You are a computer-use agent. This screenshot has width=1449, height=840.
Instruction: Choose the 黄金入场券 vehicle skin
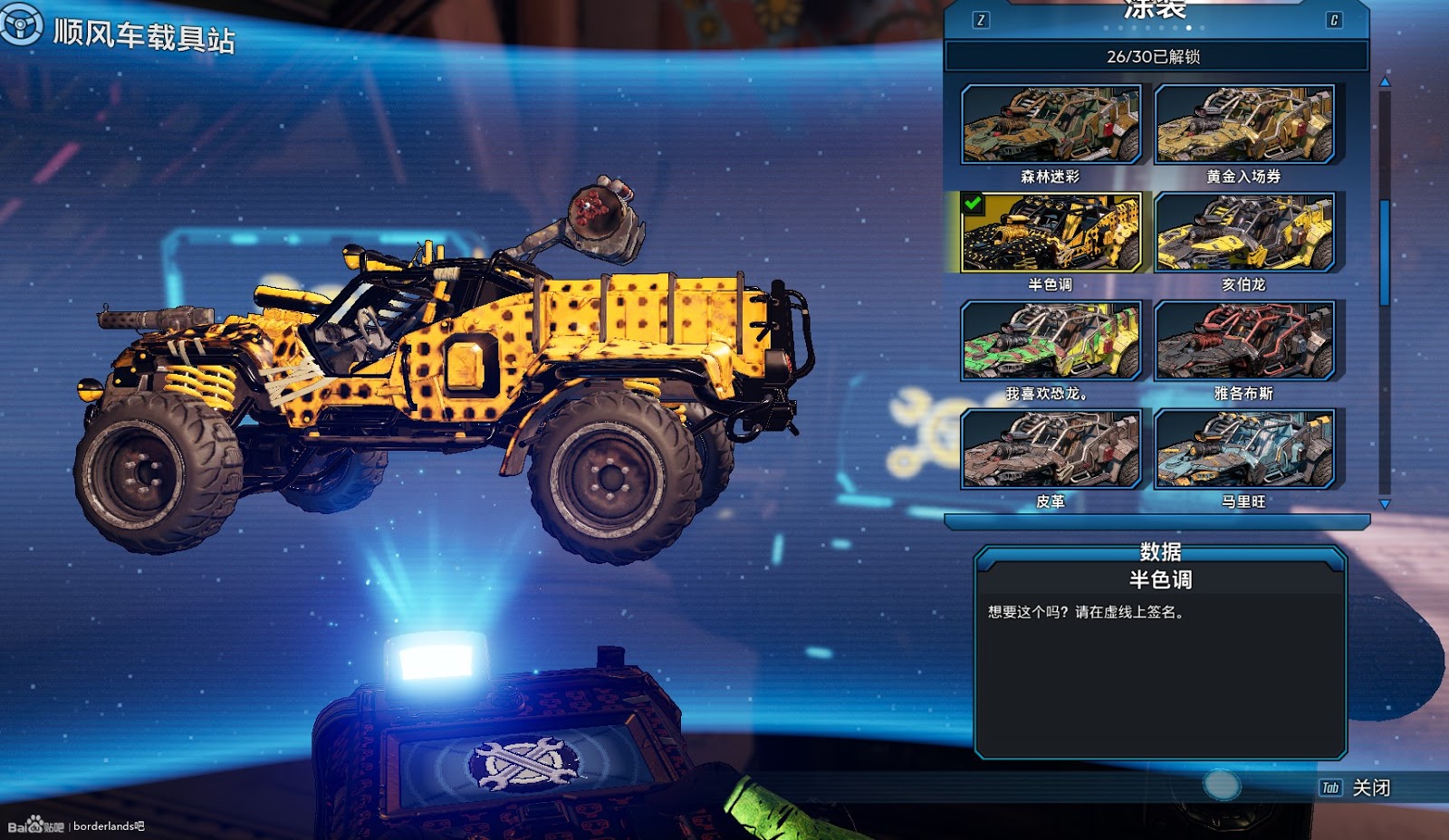(1244, 125)
